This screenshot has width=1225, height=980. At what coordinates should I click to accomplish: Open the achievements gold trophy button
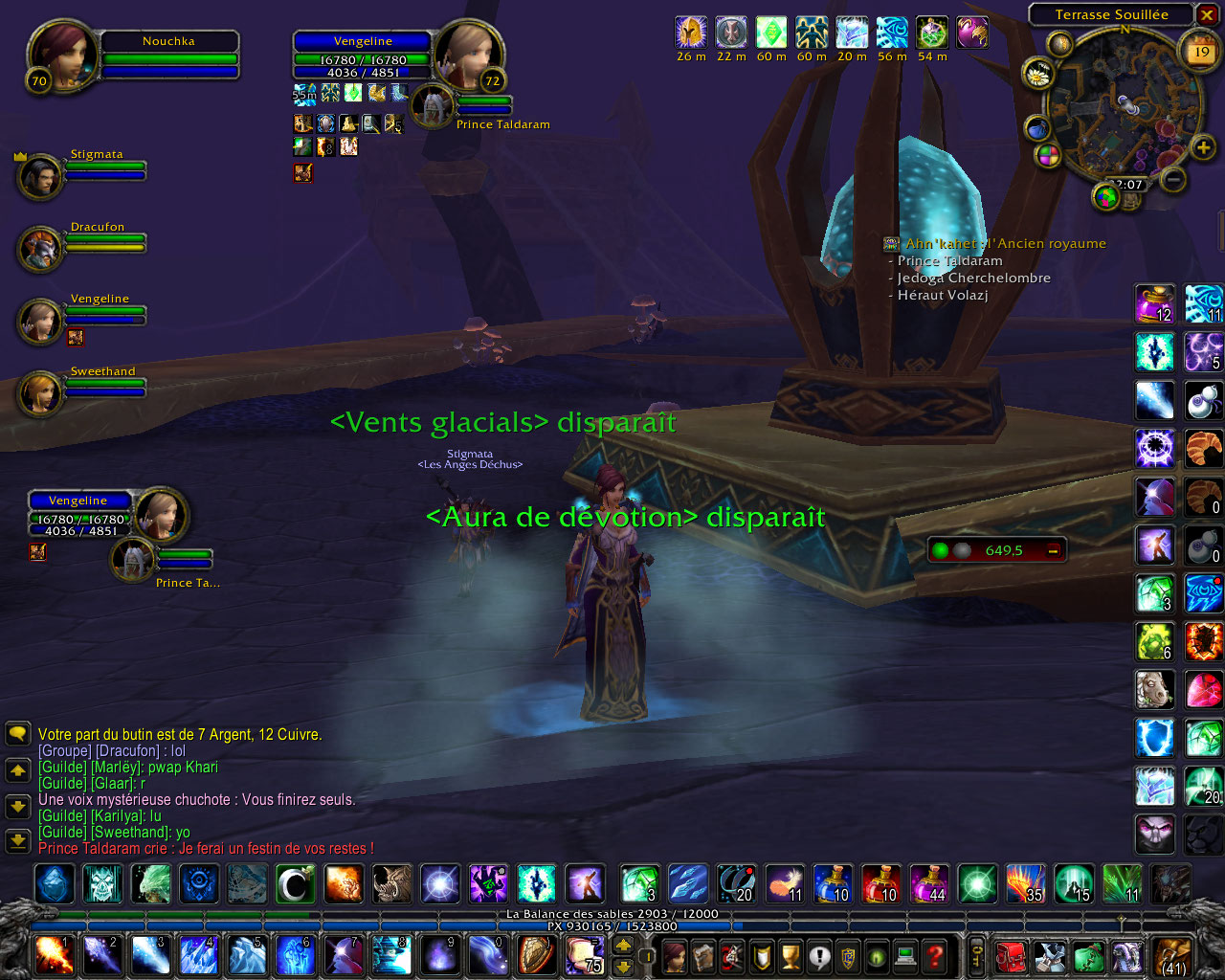point(791,955)
